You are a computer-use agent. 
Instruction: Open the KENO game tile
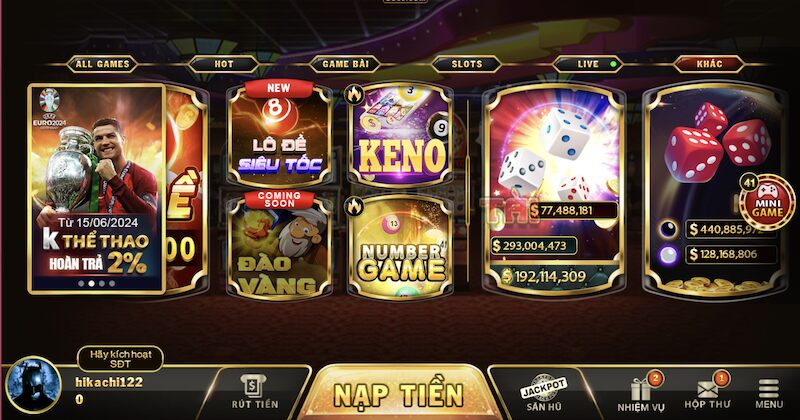(x=398, y=135)
